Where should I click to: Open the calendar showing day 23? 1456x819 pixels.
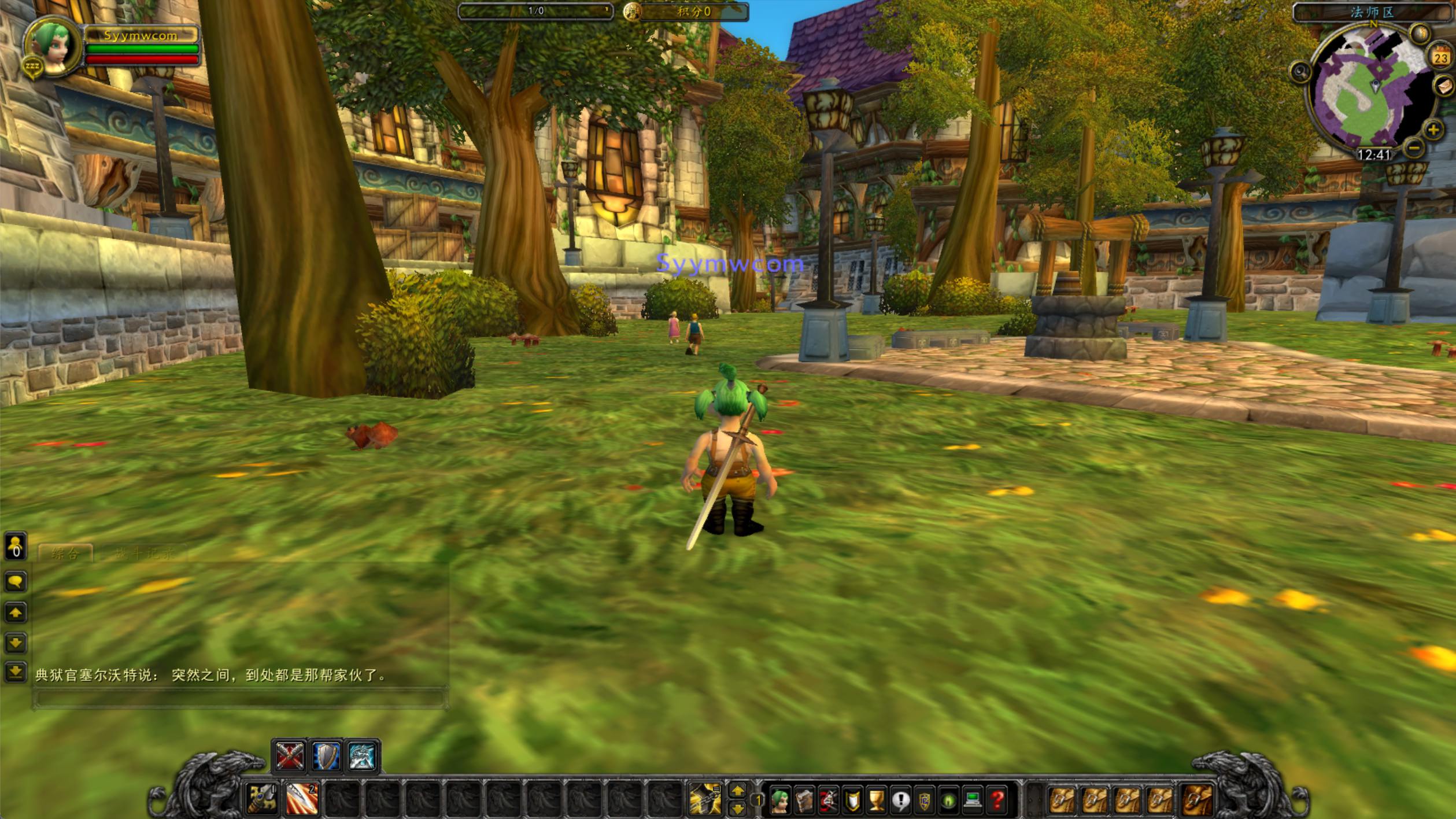tap(1440, 57)
